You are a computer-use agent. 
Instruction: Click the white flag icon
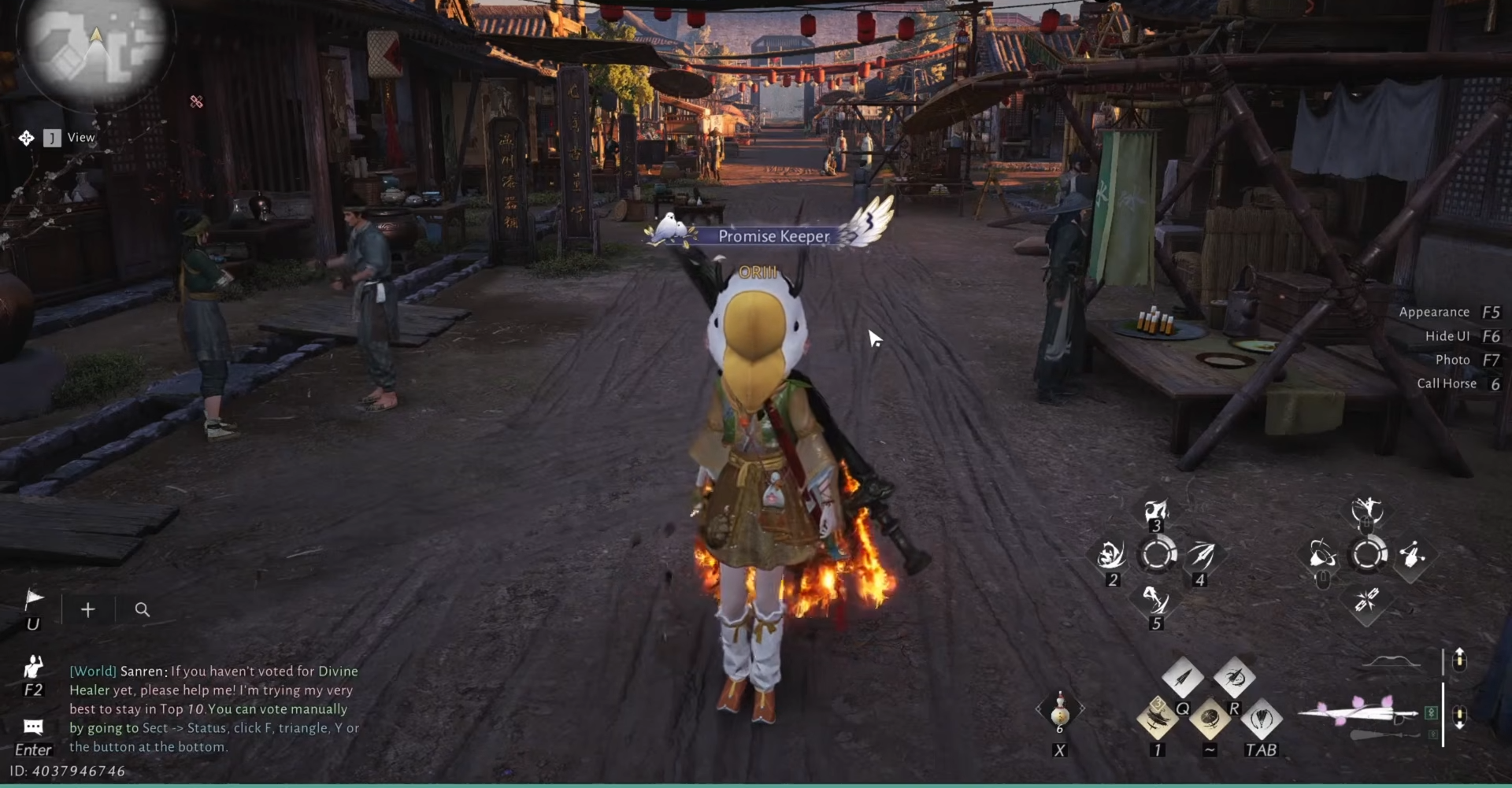[x=33, y=601]
